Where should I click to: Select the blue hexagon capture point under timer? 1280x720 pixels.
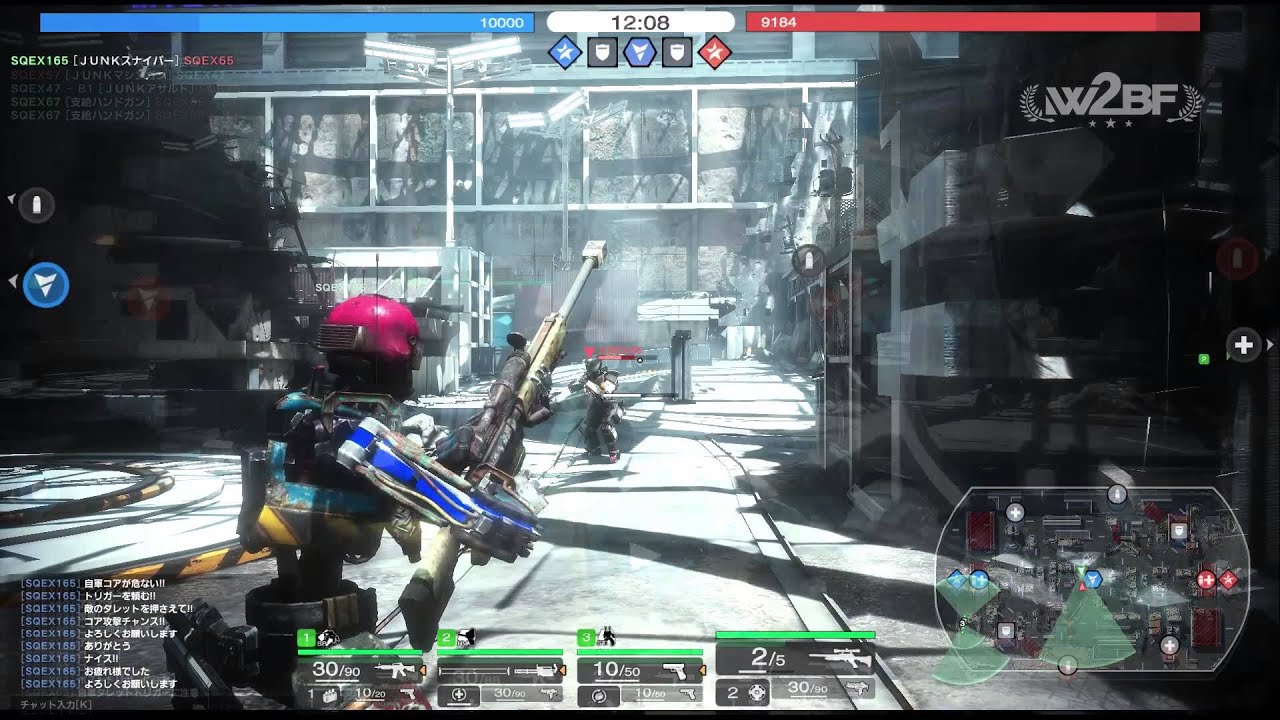[x=639, y=52]
